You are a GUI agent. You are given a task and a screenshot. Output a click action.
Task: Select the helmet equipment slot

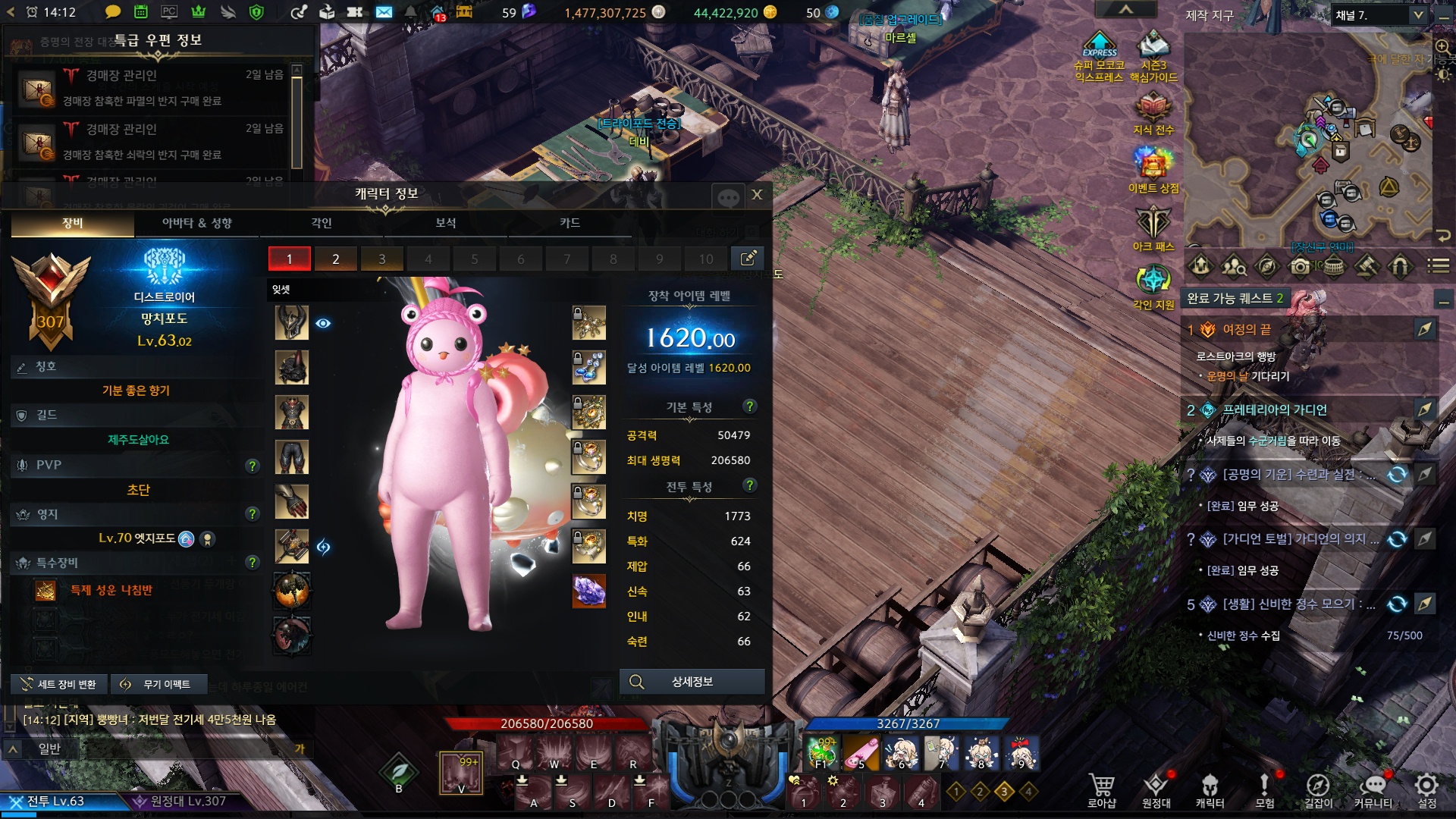[292, 323]
